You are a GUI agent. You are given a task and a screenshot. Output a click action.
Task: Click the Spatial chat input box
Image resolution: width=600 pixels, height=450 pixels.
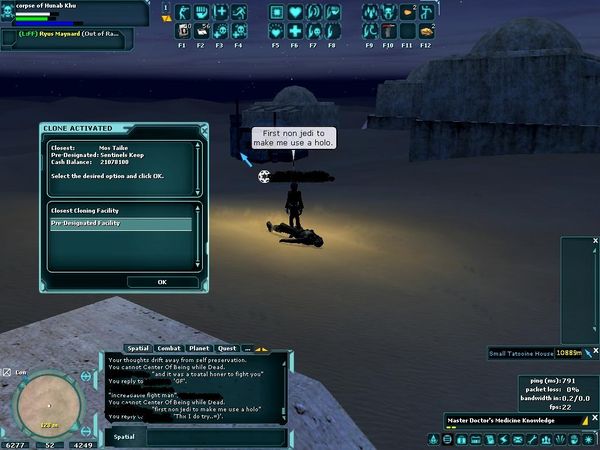[x=215, y=437]
